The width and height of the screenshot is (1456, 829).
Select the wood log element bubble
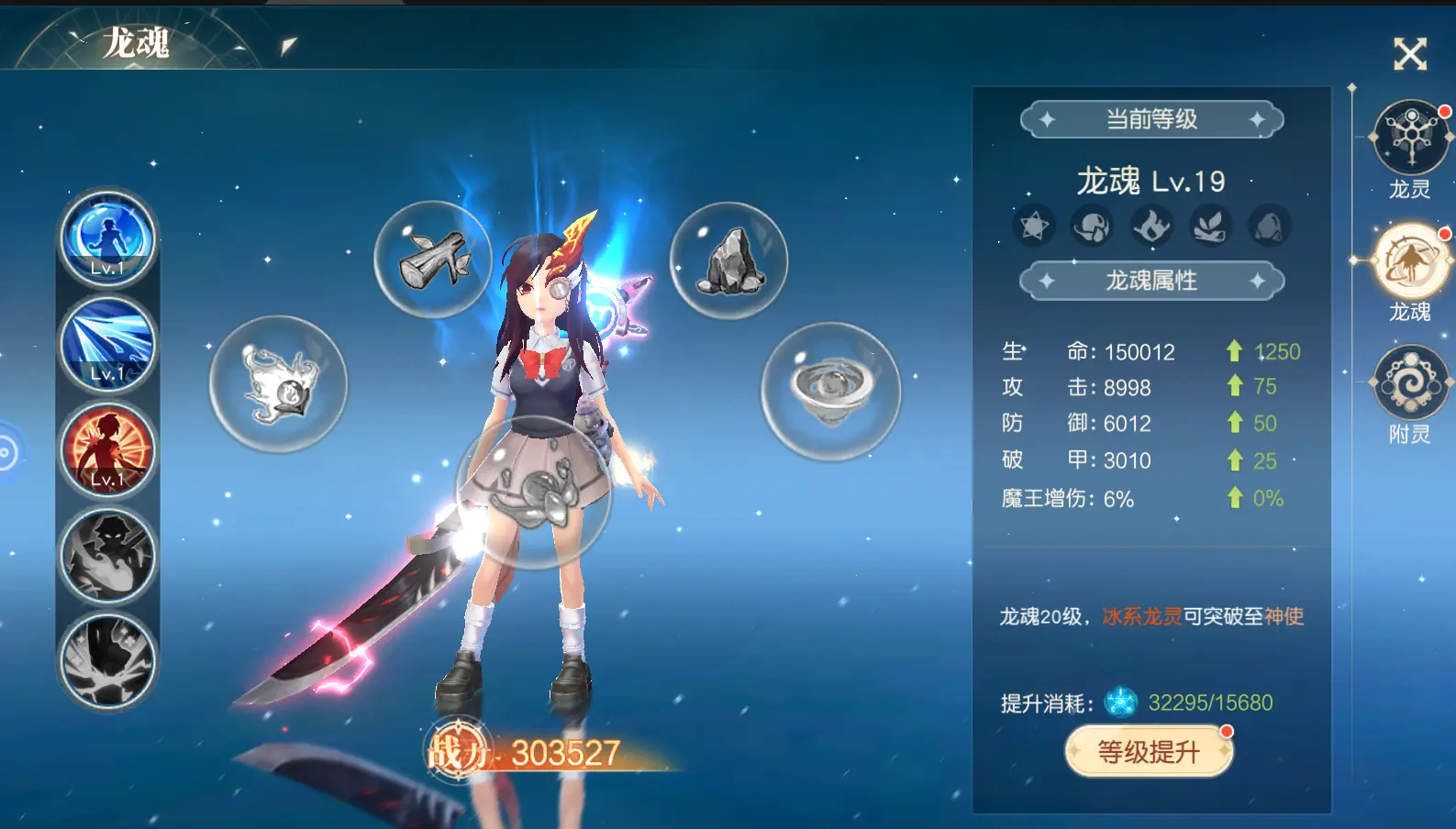point(434,260)
